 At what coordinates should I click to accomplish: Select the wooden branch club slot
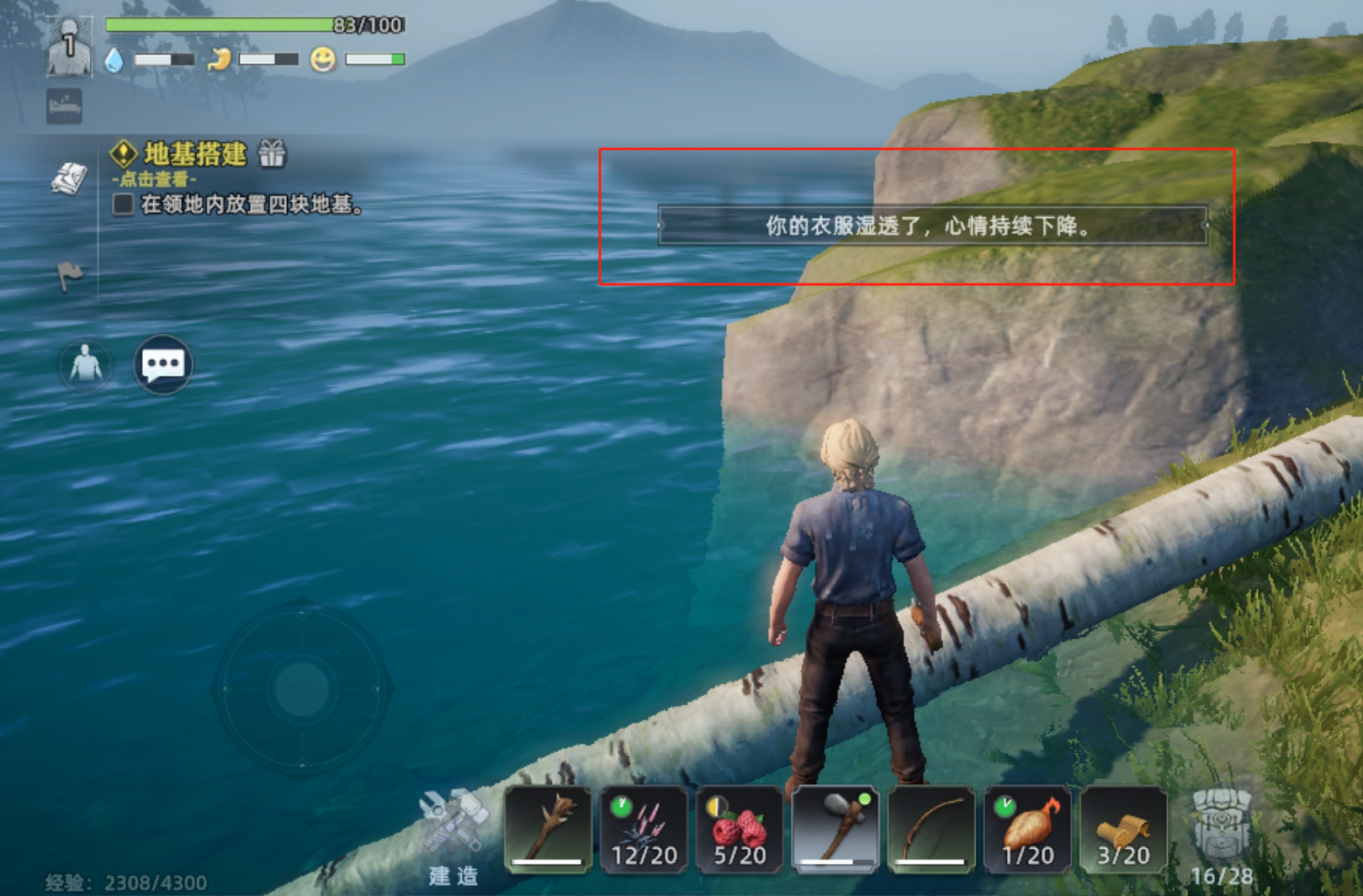(548, 829)
